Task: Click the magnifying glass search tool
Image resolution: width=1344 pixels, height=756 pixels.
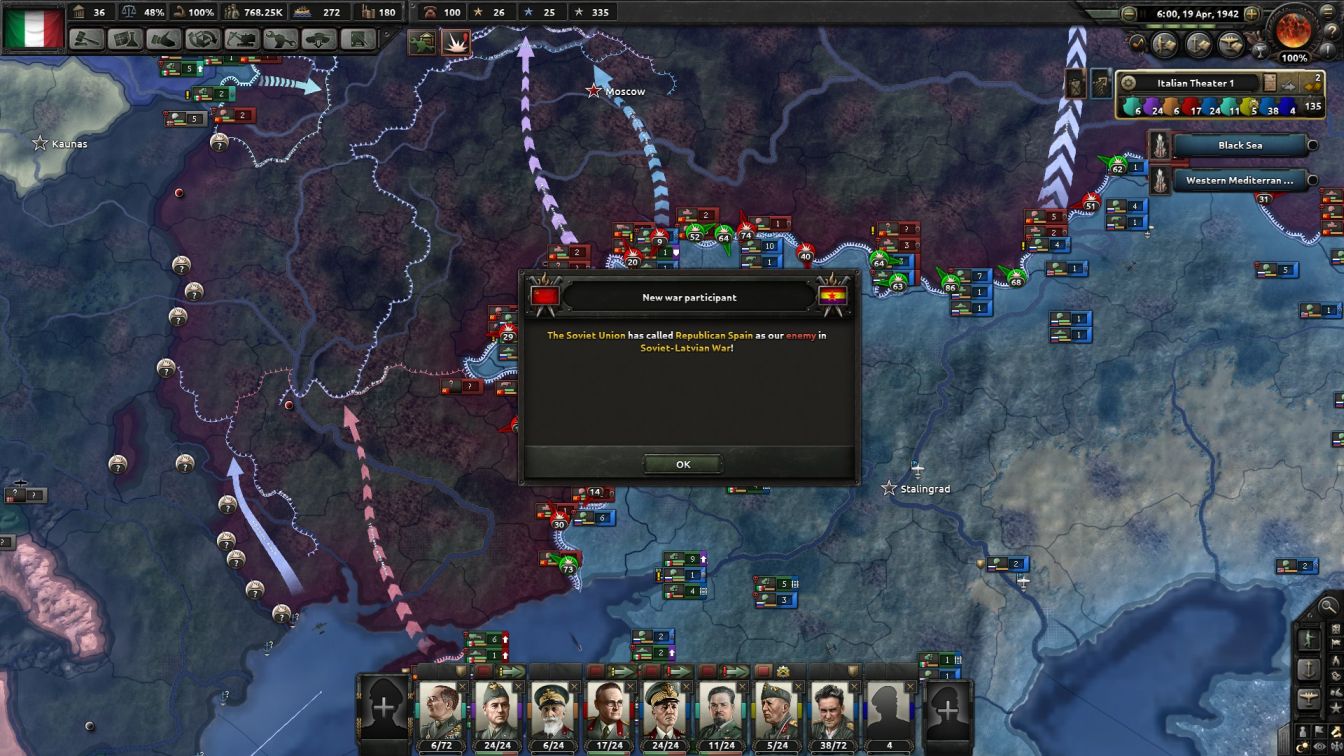Action: click(1328, 604)
